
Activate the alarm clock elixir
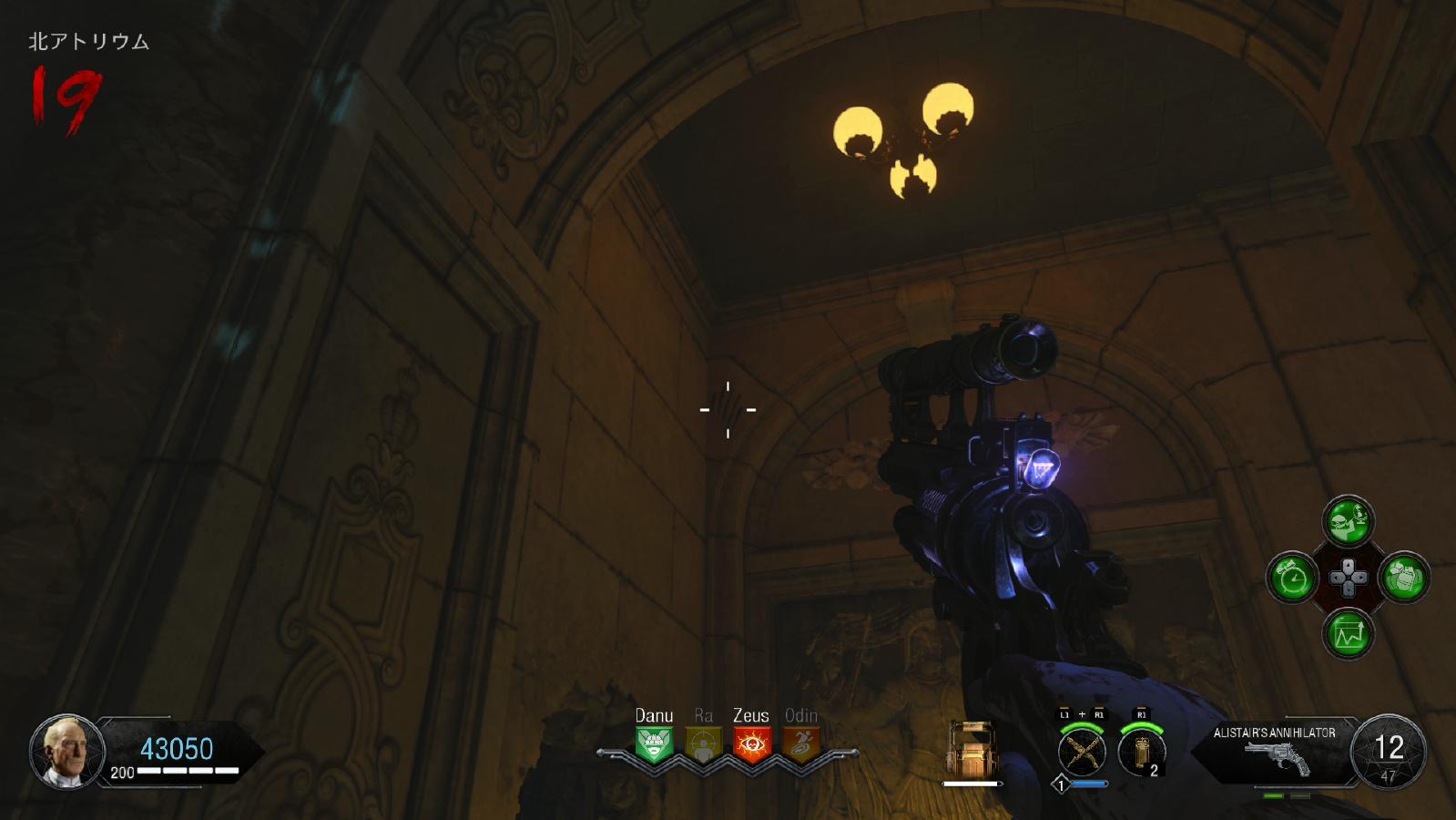tap(1292, 578)
